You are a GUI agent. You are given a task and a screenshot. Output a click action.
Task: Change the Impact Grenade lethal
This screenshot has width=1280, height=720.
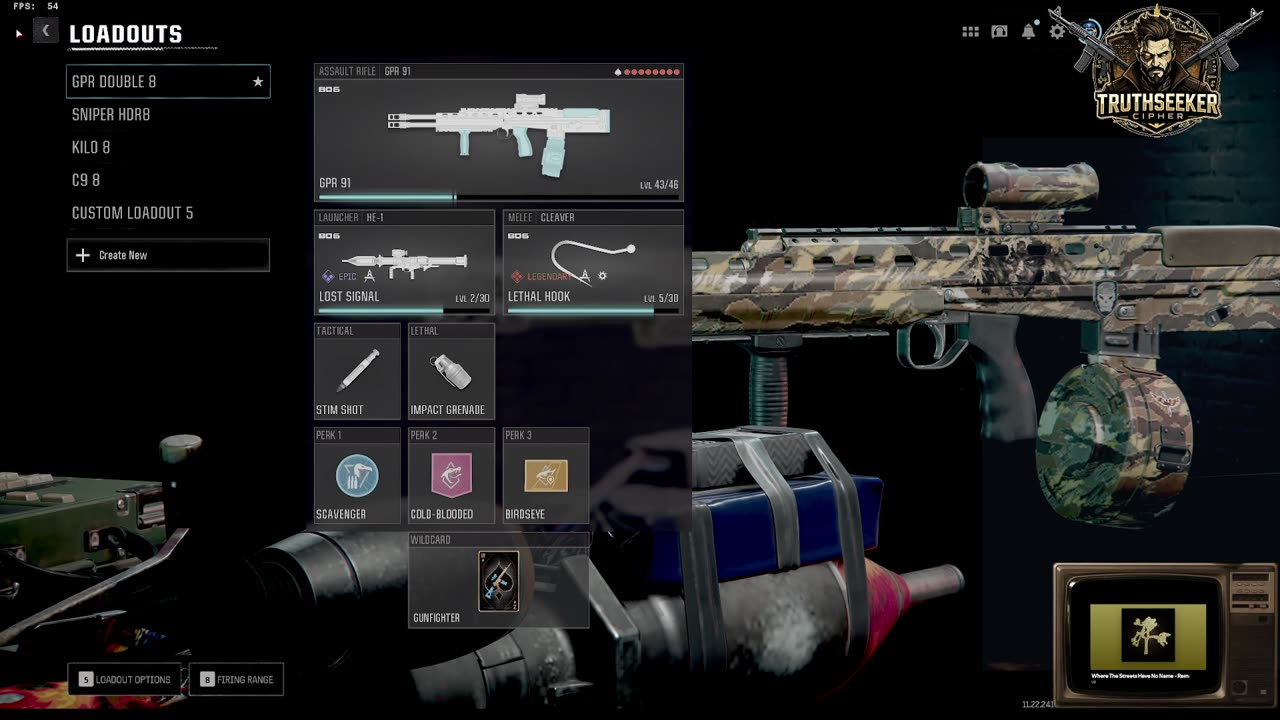pos(451,370)
